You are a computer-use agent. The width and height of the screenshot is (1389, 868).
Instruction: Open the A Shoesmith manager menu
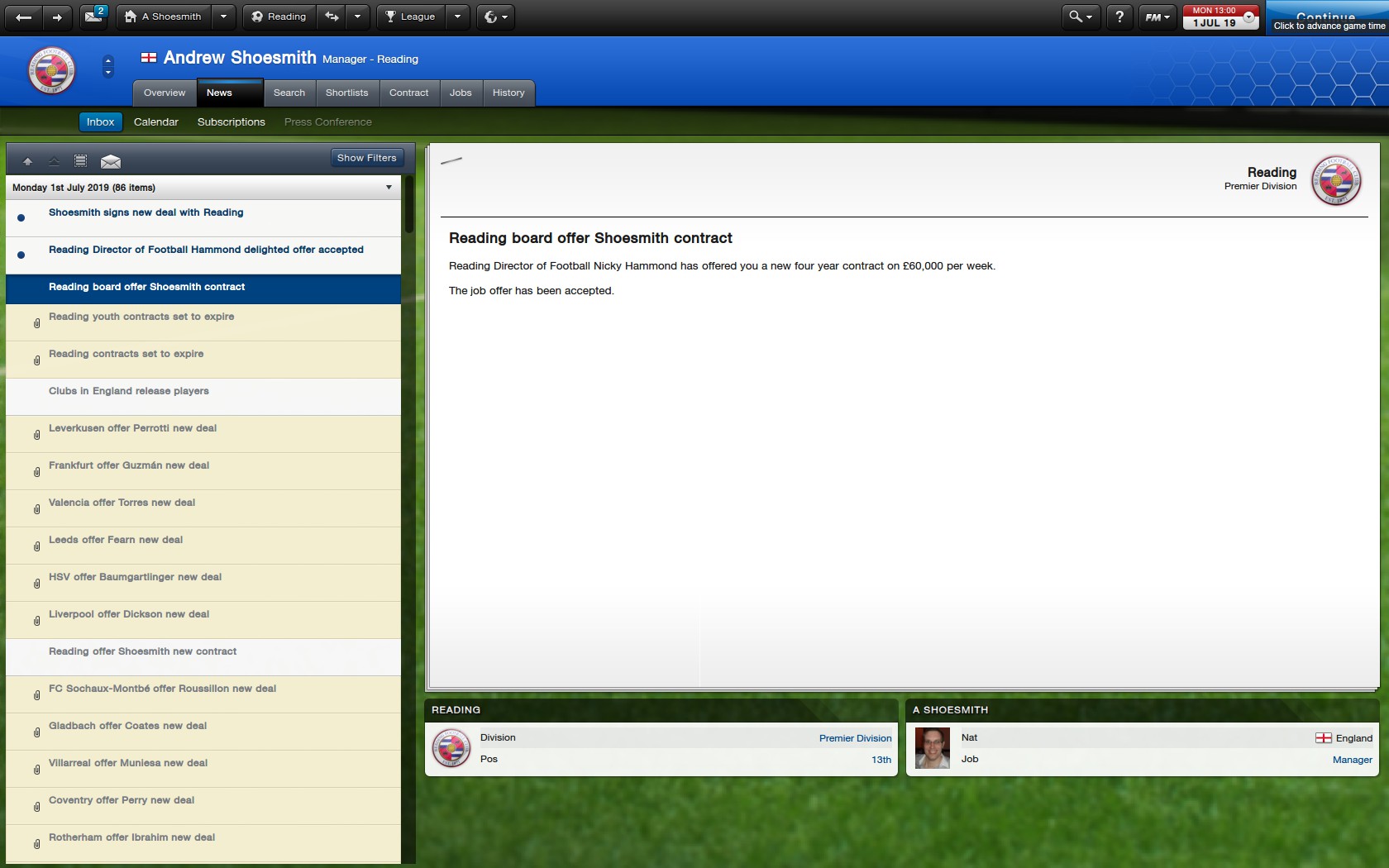click(x=165, y=17)
